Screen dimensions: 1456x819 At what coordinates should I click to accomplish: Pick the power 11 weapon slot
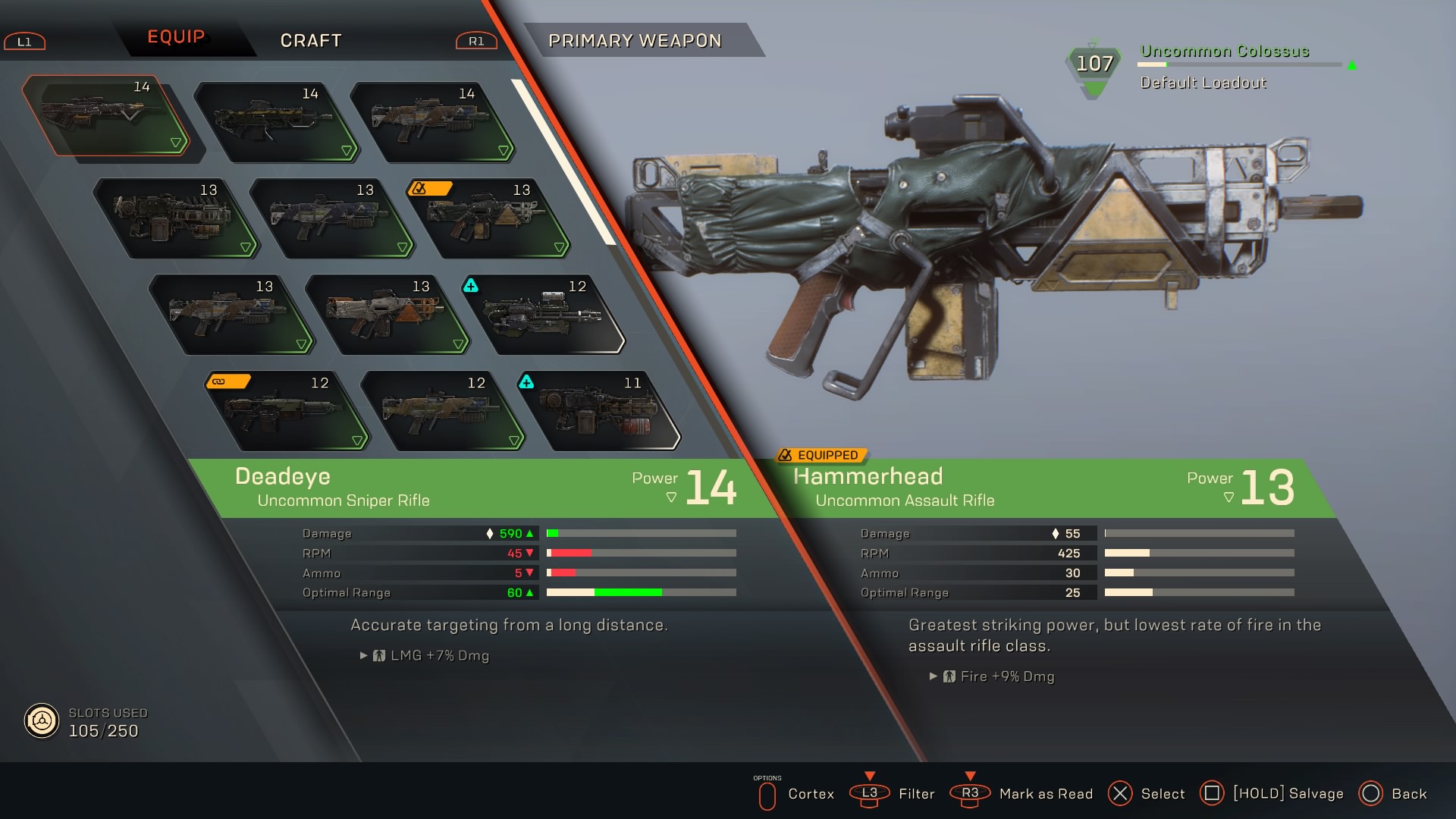[601, 411]
